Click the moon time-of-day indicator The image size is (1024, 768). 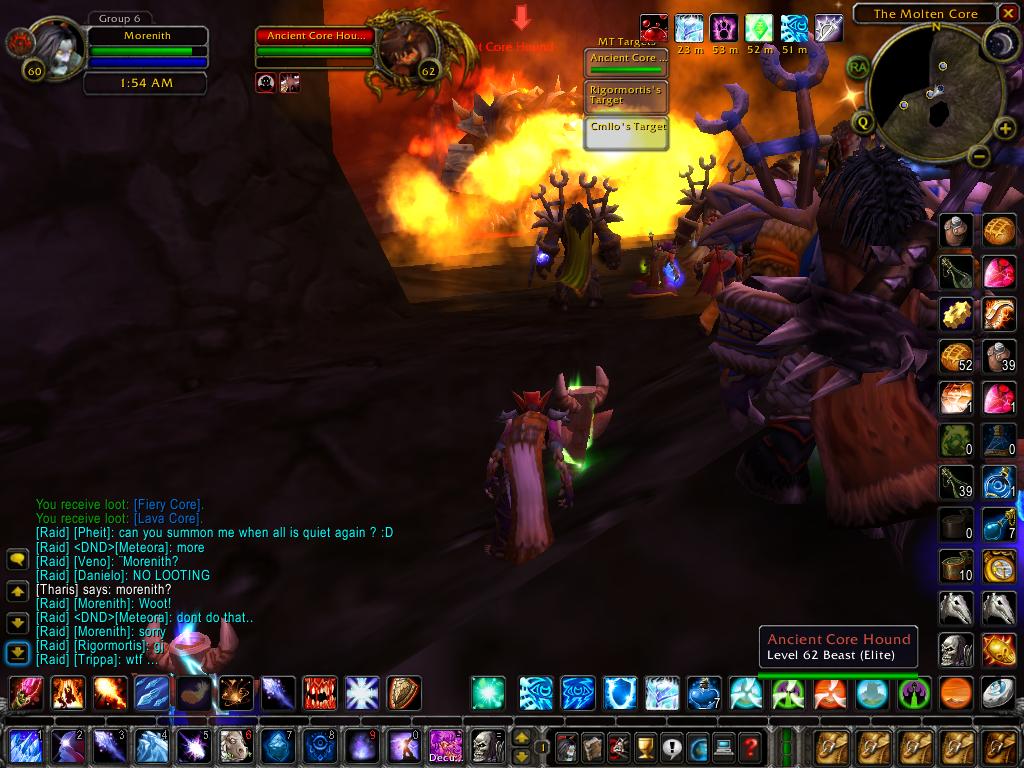(1001, 41)
